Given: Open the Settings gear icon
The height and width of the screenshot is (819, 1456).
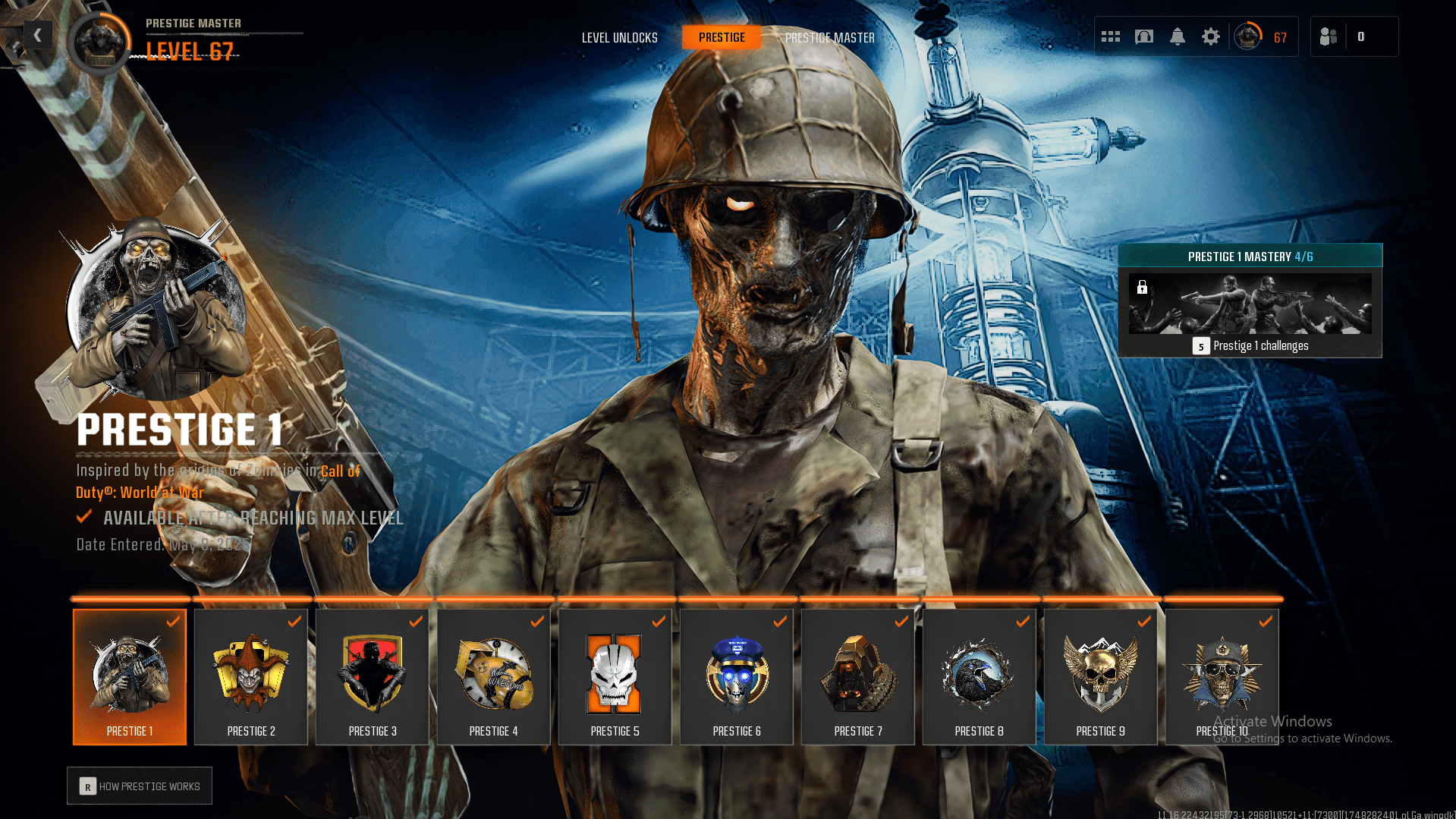Looking at the screenshot, I should pos(1210,36).
